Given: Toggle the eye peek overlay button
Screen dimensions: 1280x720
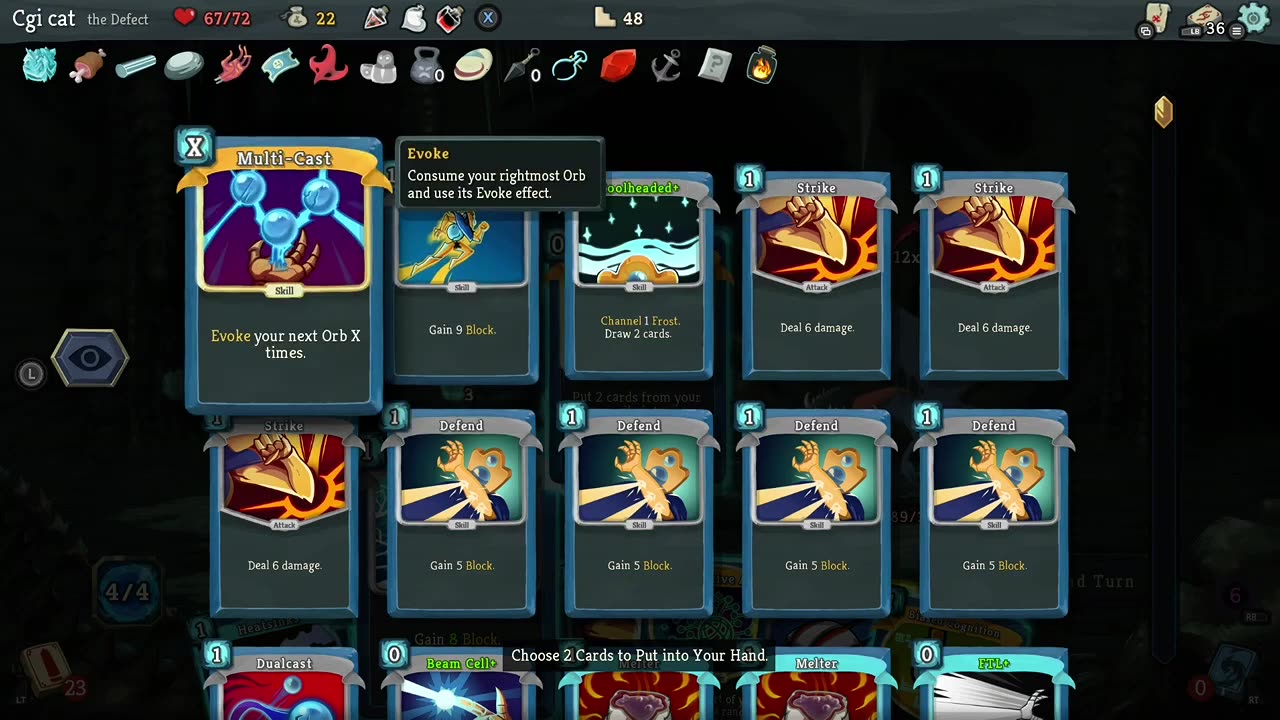Looking at the screenshot, I should tap(90, 357).
